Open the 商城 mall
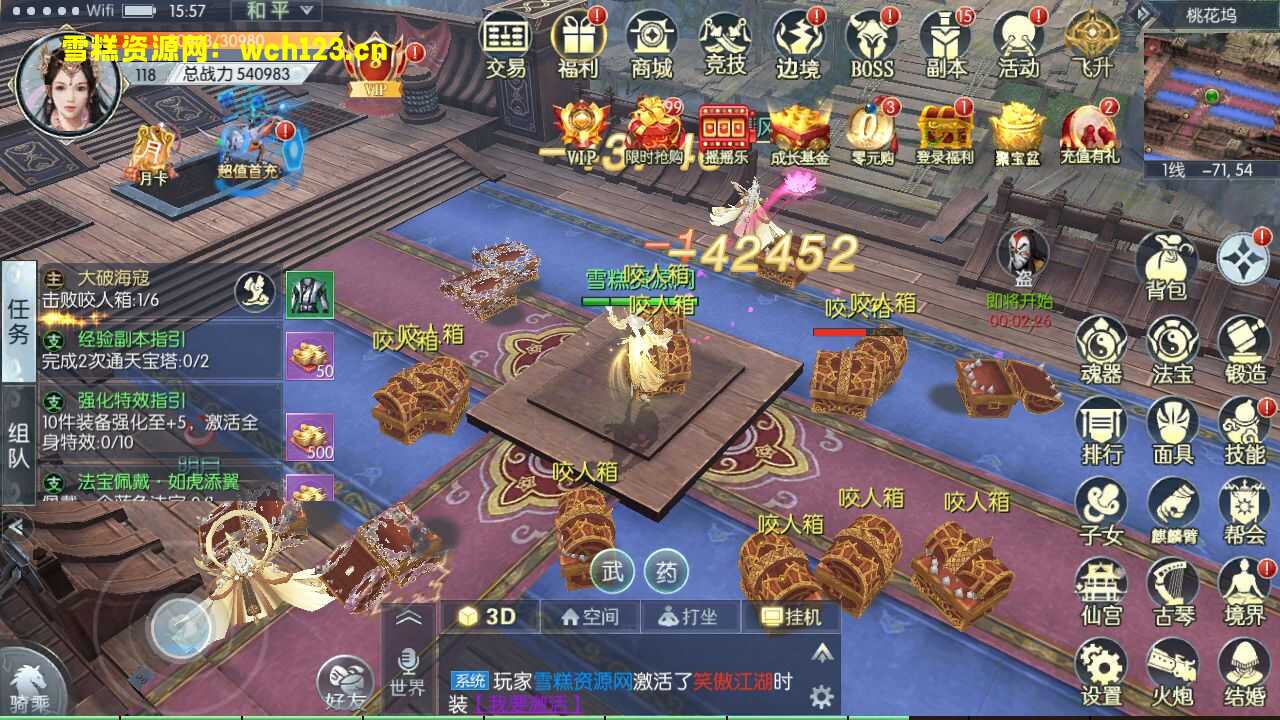This screenshot has width=1280, height=720. [652, 47]
